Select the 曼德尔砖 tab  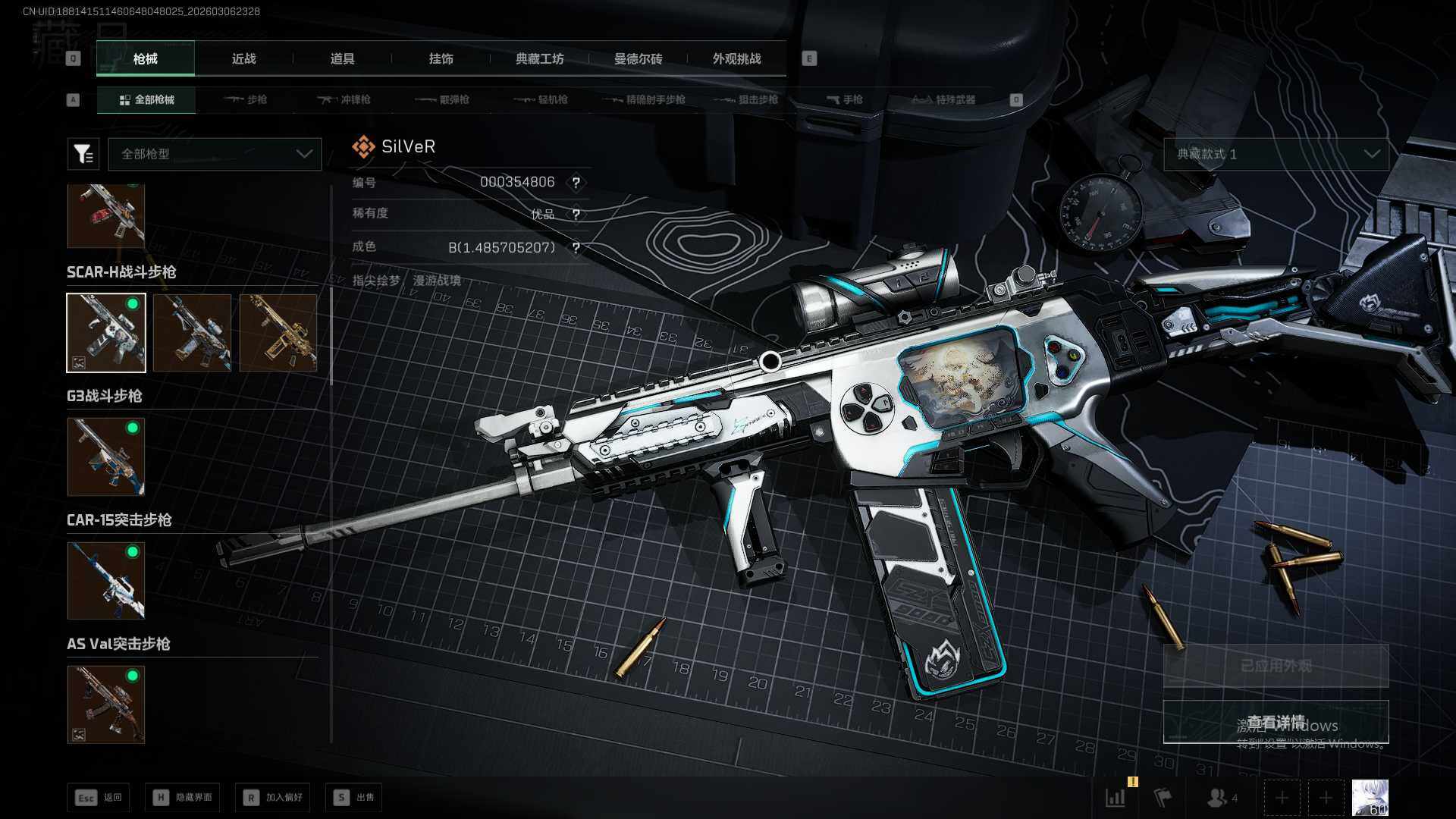coord(638,58)
